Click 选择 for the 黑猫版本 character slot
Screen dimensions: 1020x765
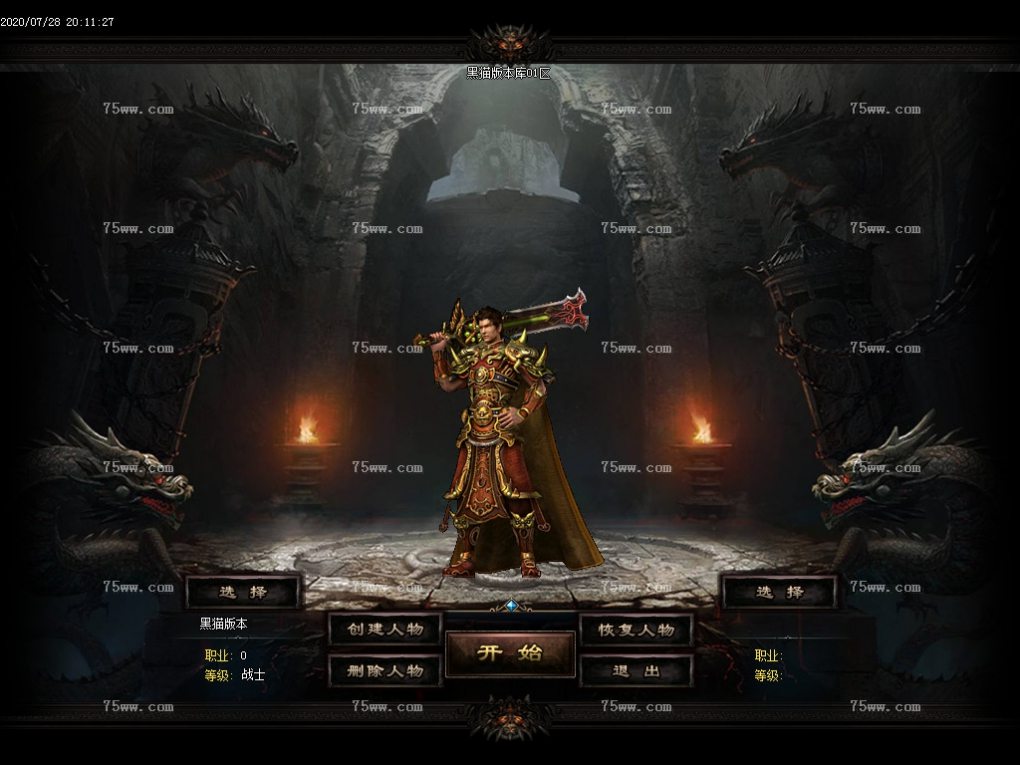243,591
